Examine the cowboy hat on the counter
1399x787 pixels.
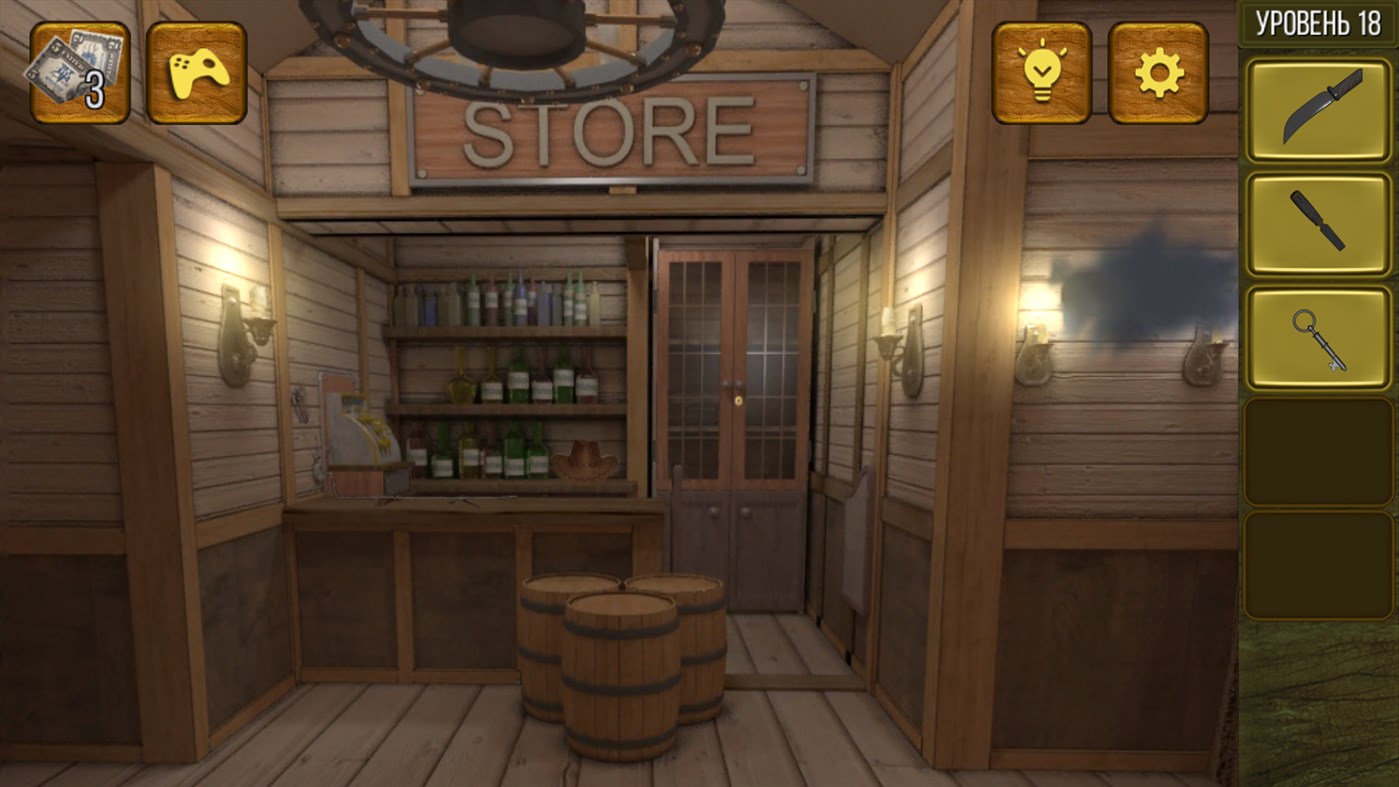(x=585, y=460)
